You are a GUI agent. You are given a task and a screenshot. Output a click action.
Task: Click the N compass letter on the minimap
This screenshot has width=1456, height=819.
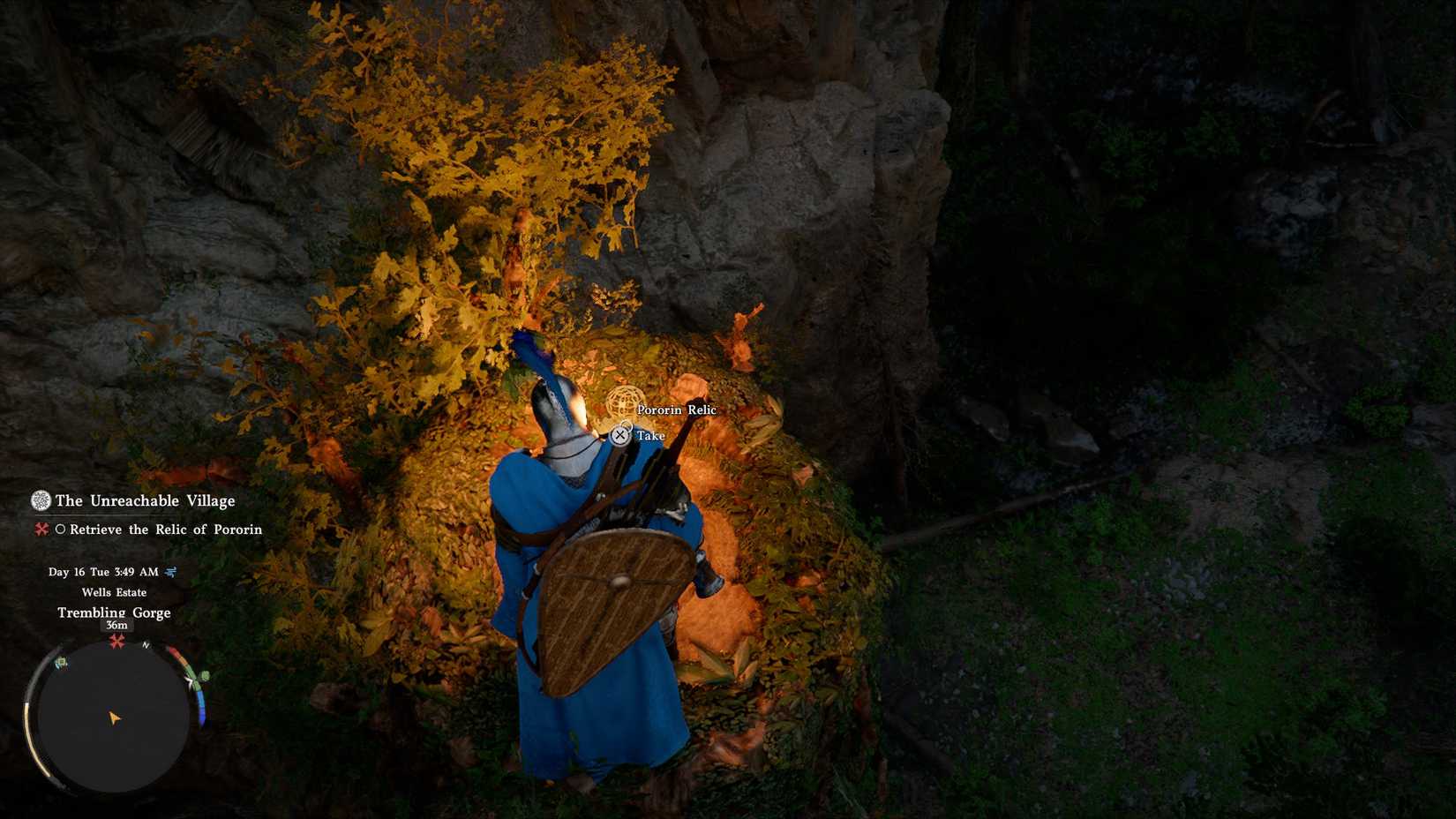[145, 646]
